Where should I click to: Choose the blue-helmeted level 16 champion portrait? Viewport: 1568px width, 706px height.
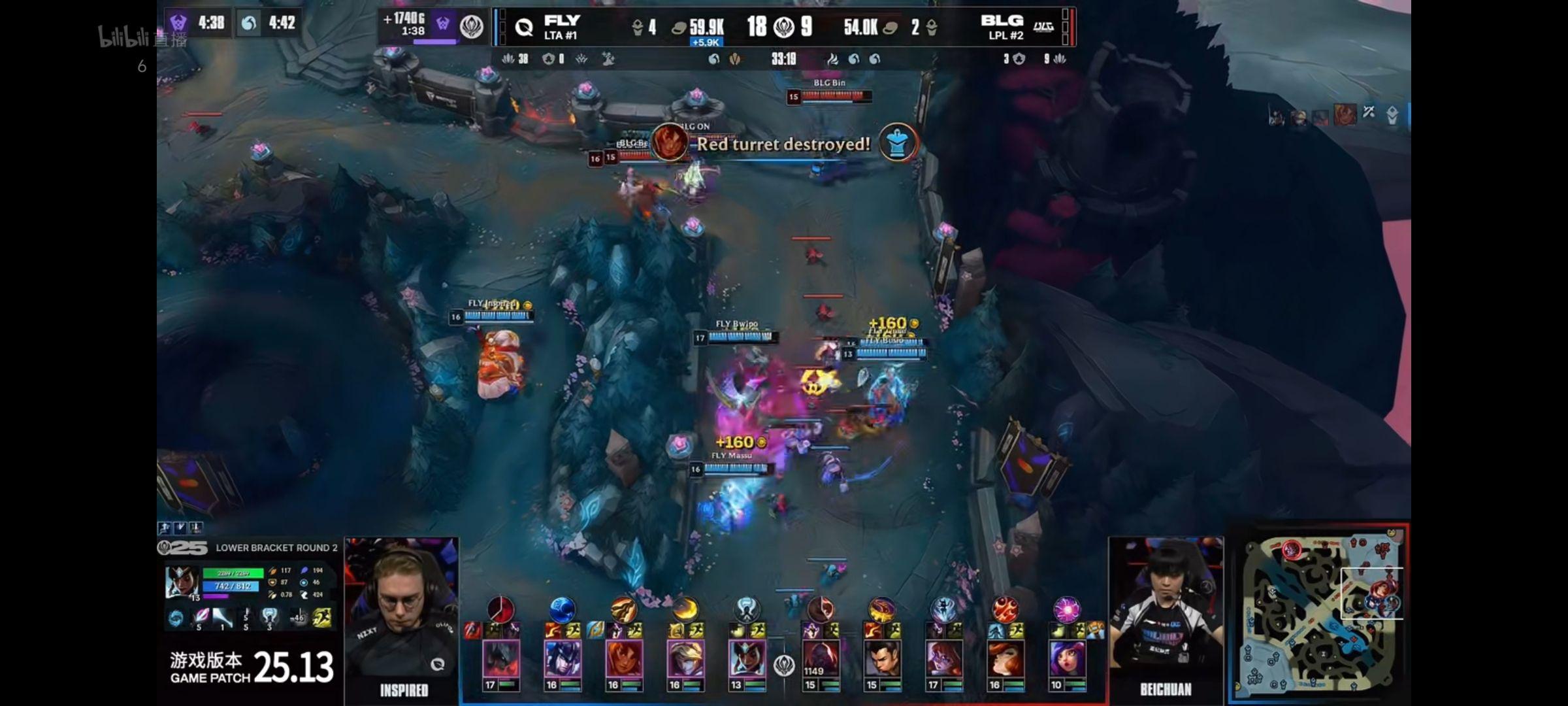point(562,659)
